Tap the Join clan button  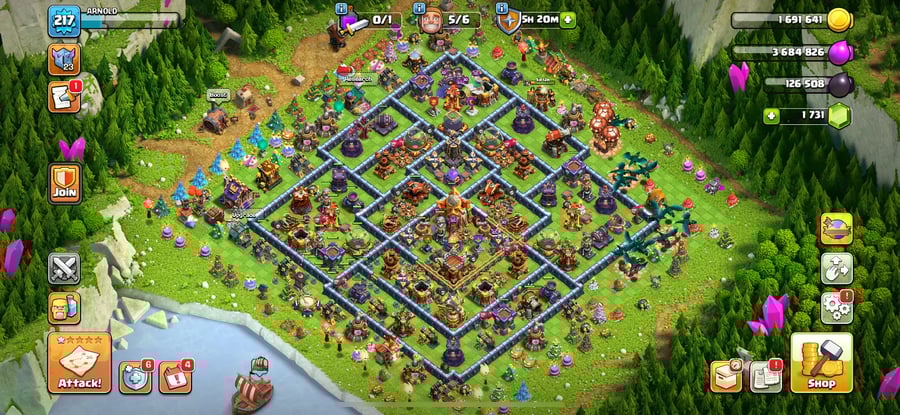click(64, 183)
